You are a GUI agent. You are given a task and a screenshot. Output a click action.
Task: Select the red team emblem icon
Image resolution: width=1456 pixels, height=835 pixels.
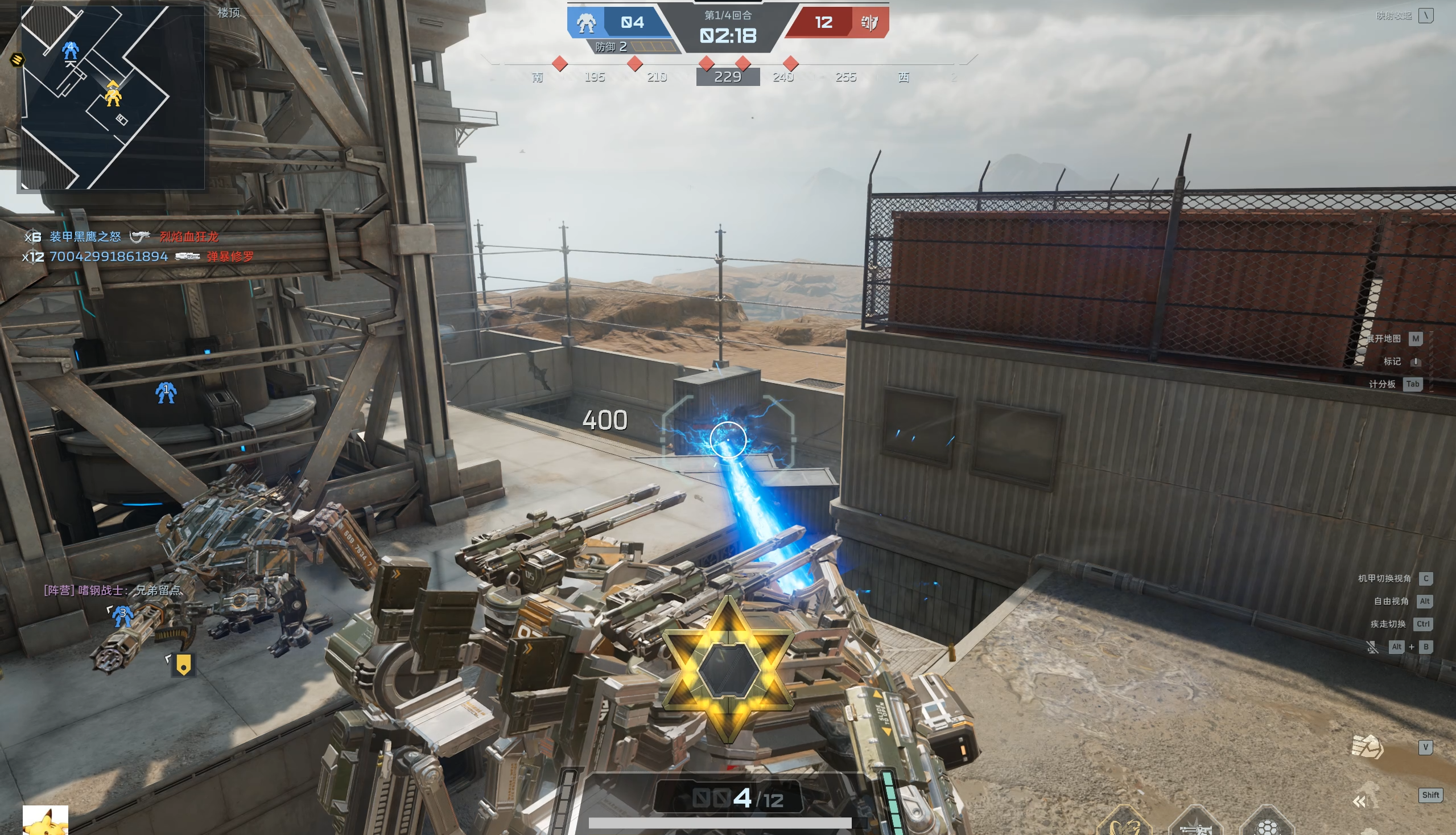coord(869,23)
